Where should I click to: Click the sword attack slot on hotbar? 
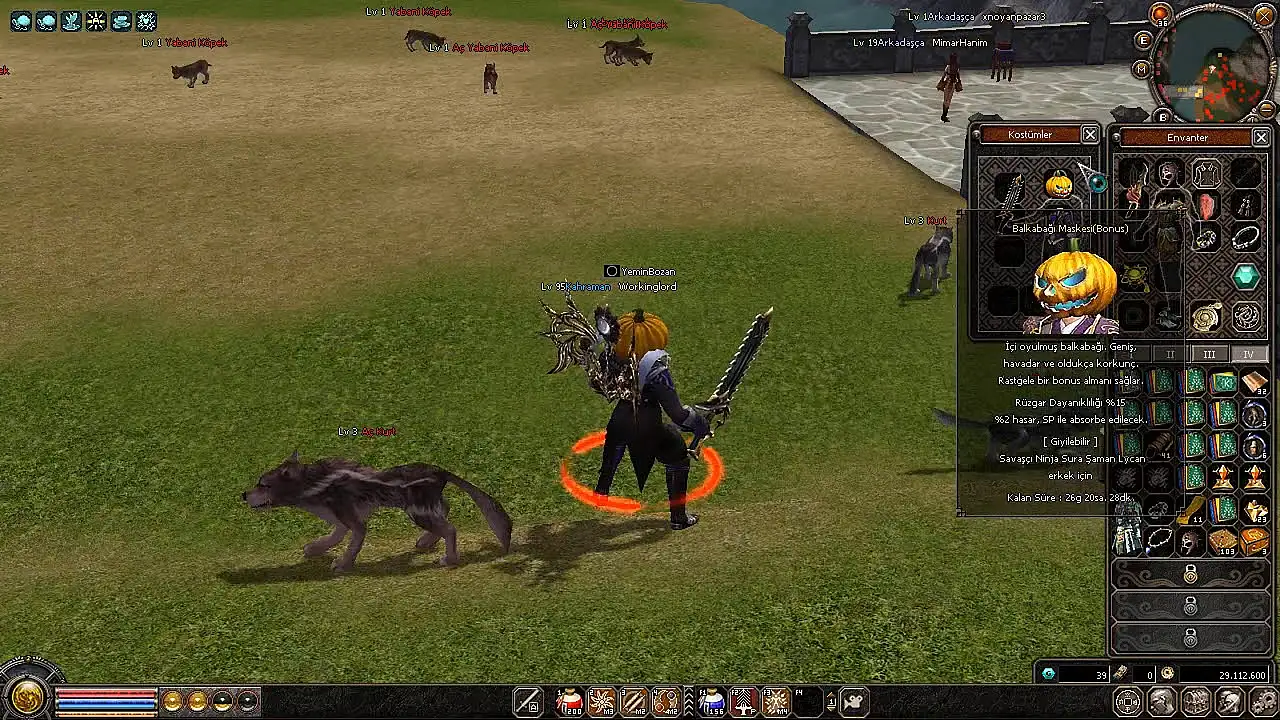pos(528,702)
